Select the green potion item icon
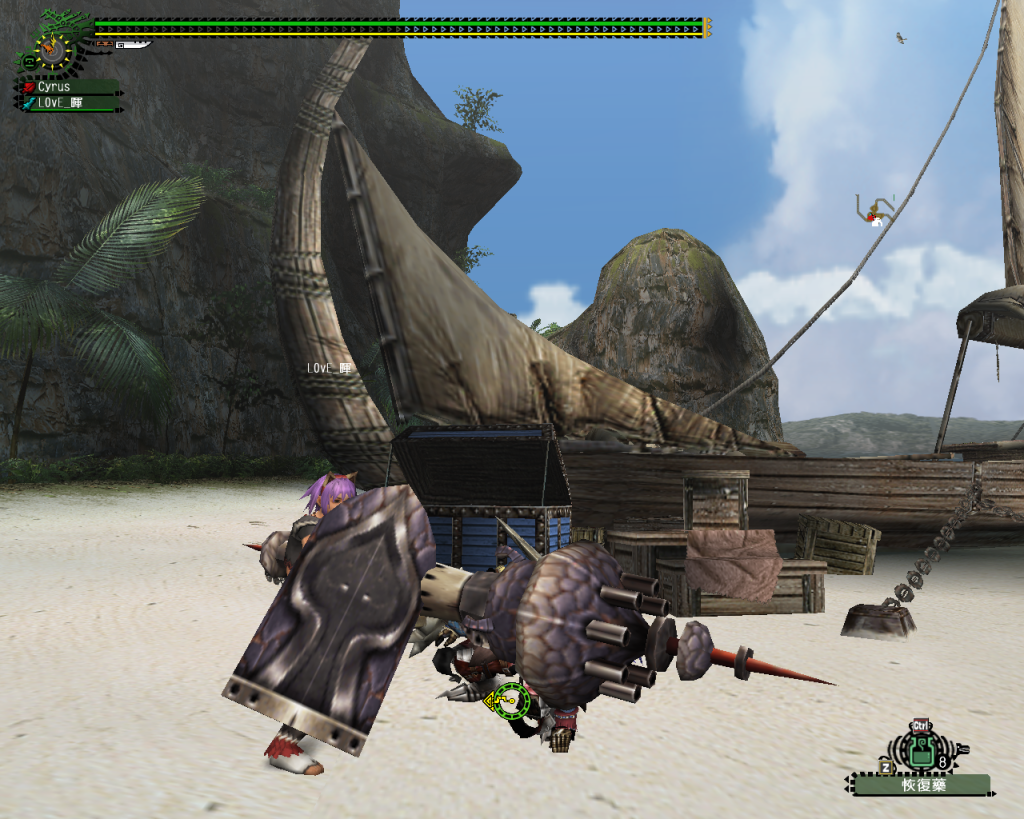 921,750
